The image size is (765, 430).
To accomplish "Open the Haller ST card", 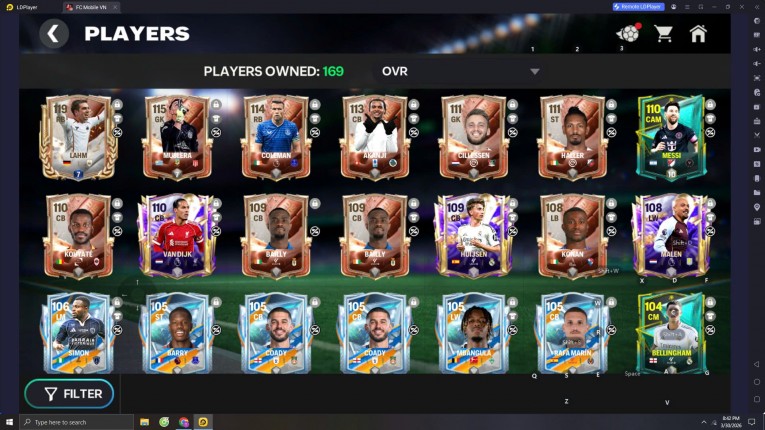I will point(572,138).
